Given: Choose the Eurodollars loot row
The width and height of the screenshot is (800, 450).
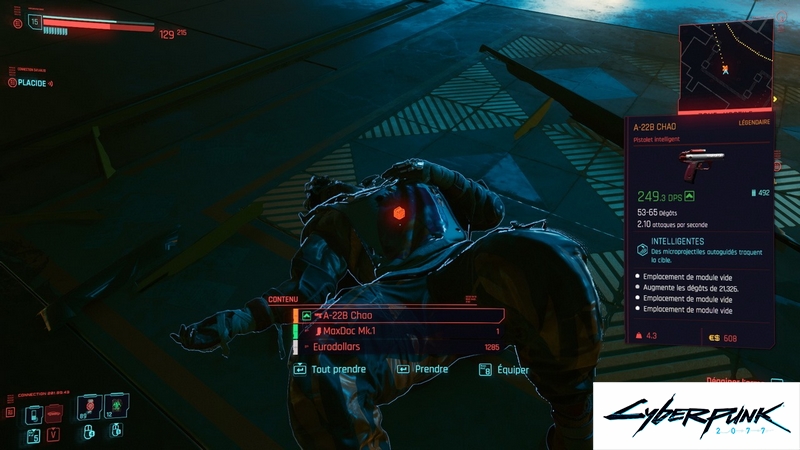Looking at the screenshot, I should click(x=398, y=347).
